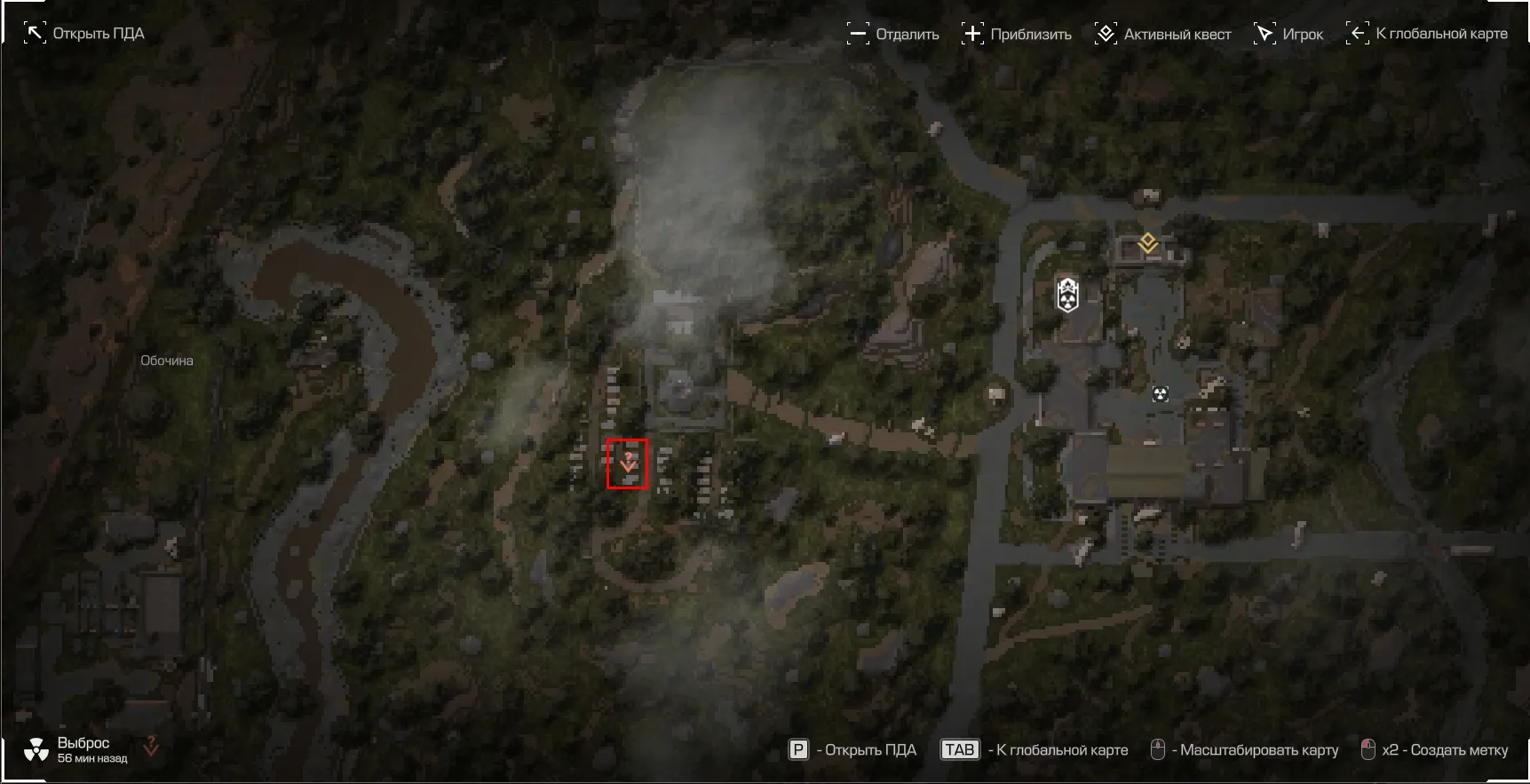Click the Обочина location label
The width and height of the screenshot is (1530, 784).
[167, 360]
